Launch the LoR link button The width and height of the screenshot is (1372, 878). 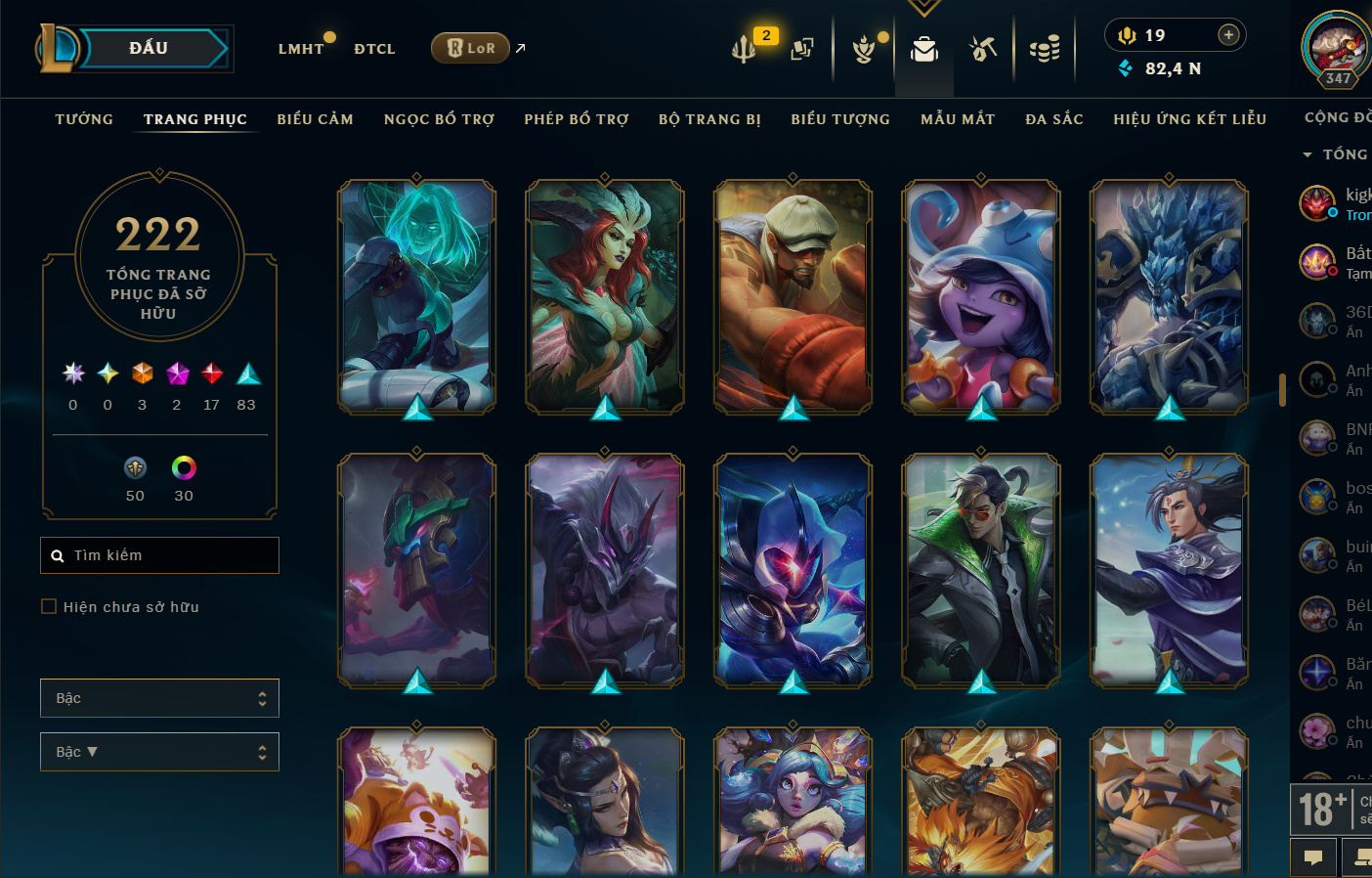(471, 48)
